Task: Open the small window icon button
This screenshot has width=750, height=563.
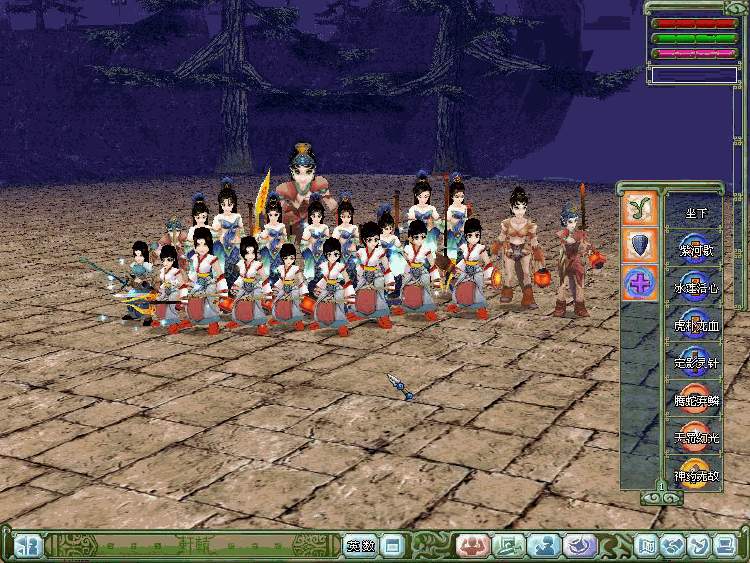Action: (392, 546)
